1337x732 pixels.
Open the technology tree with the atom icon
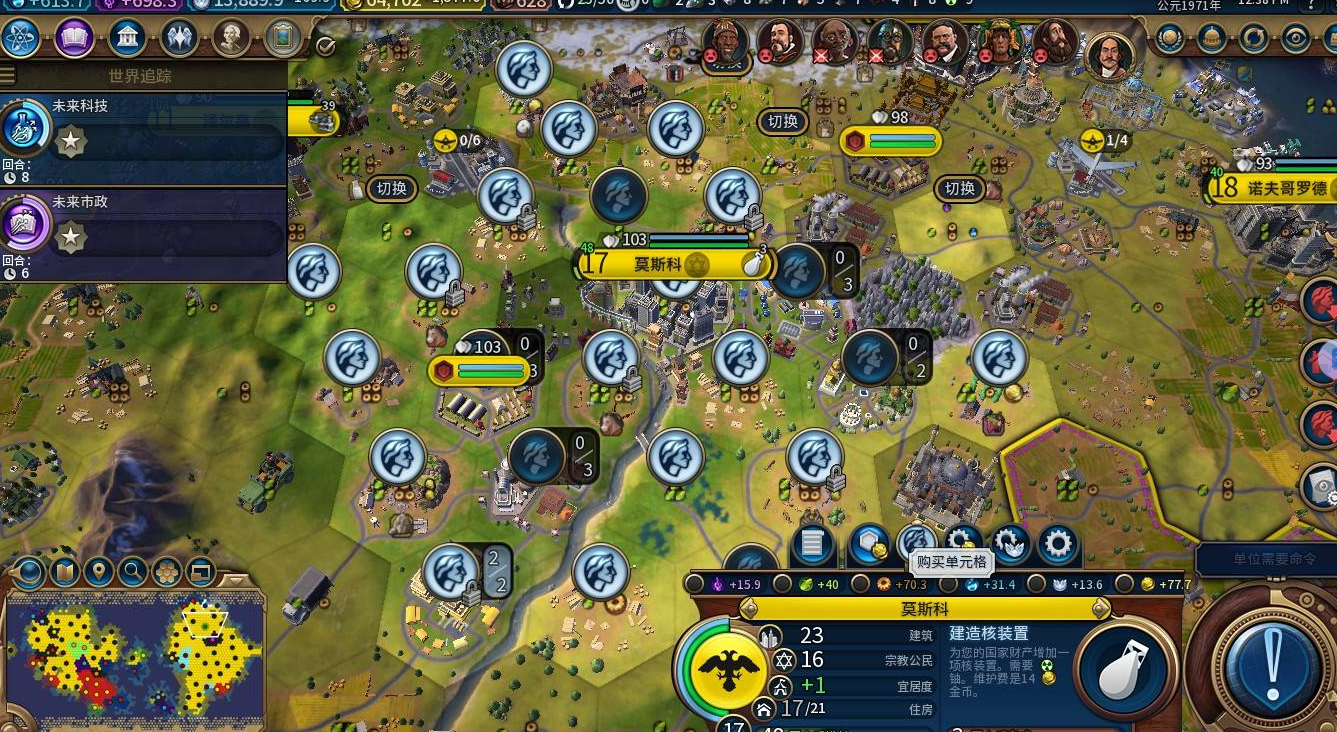point(21,38)
